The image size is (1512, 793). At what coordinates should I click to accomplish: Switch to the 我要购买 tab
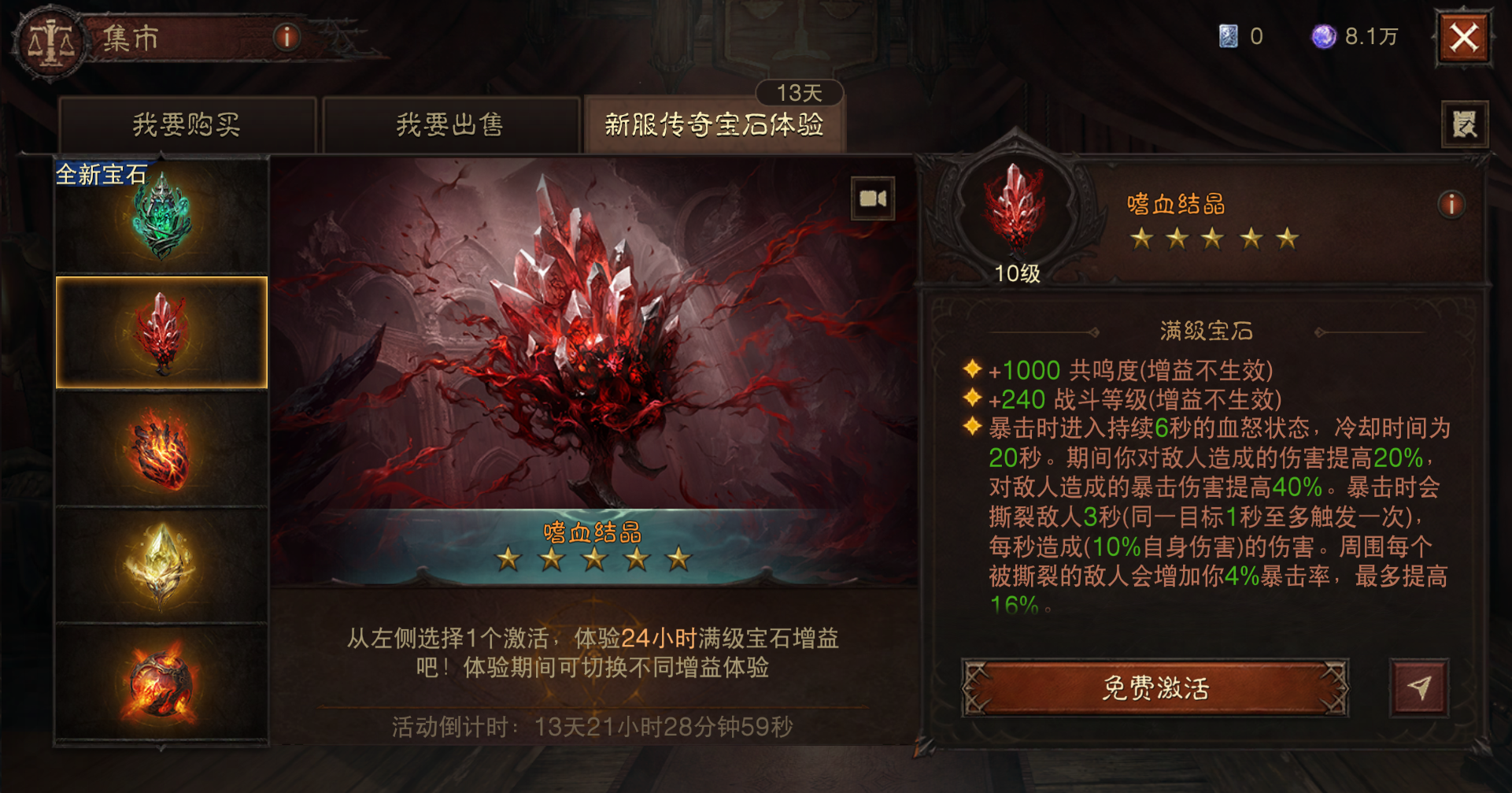187,124
